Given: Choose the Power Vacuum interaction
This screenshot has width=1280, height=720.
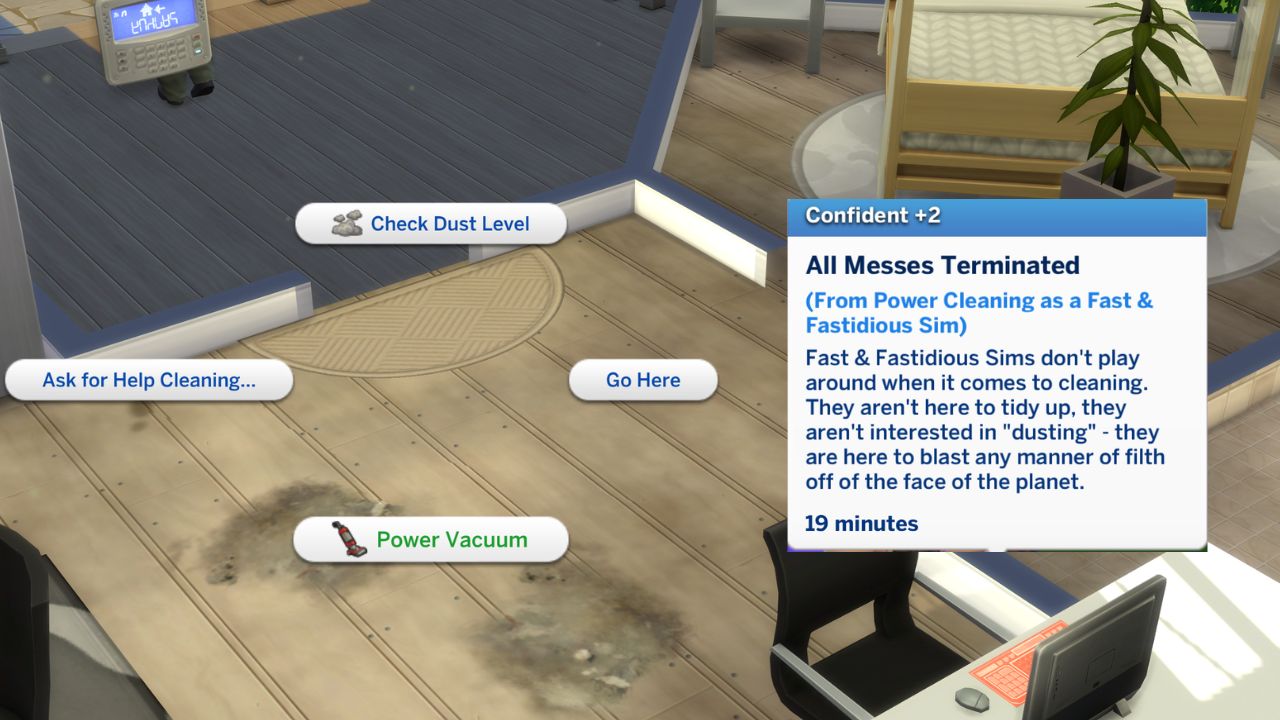Looking at the screenshot, I should 430,539.
